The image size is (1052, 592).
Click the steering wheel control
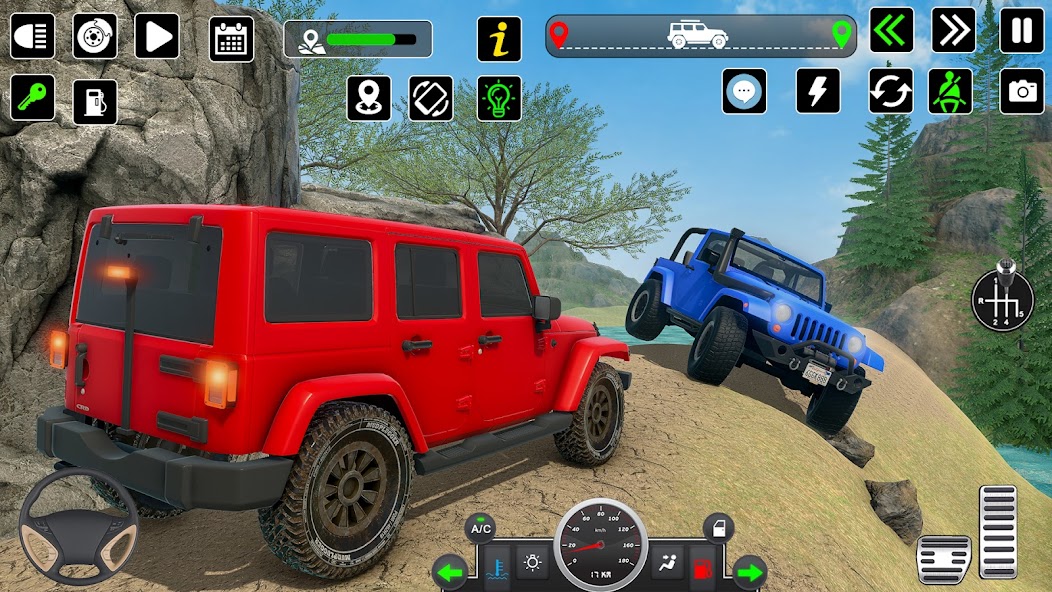78,527
